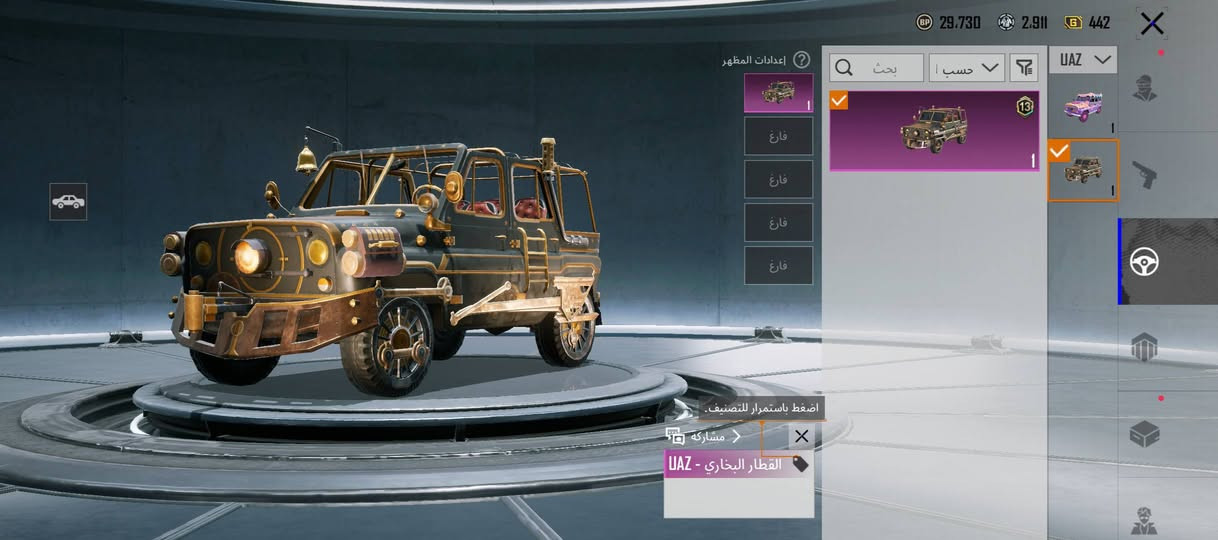Image resolution: width=1218 pixels, height=540 pixels.
Task: Open the crate box category tab
Action: (1145, 434)
